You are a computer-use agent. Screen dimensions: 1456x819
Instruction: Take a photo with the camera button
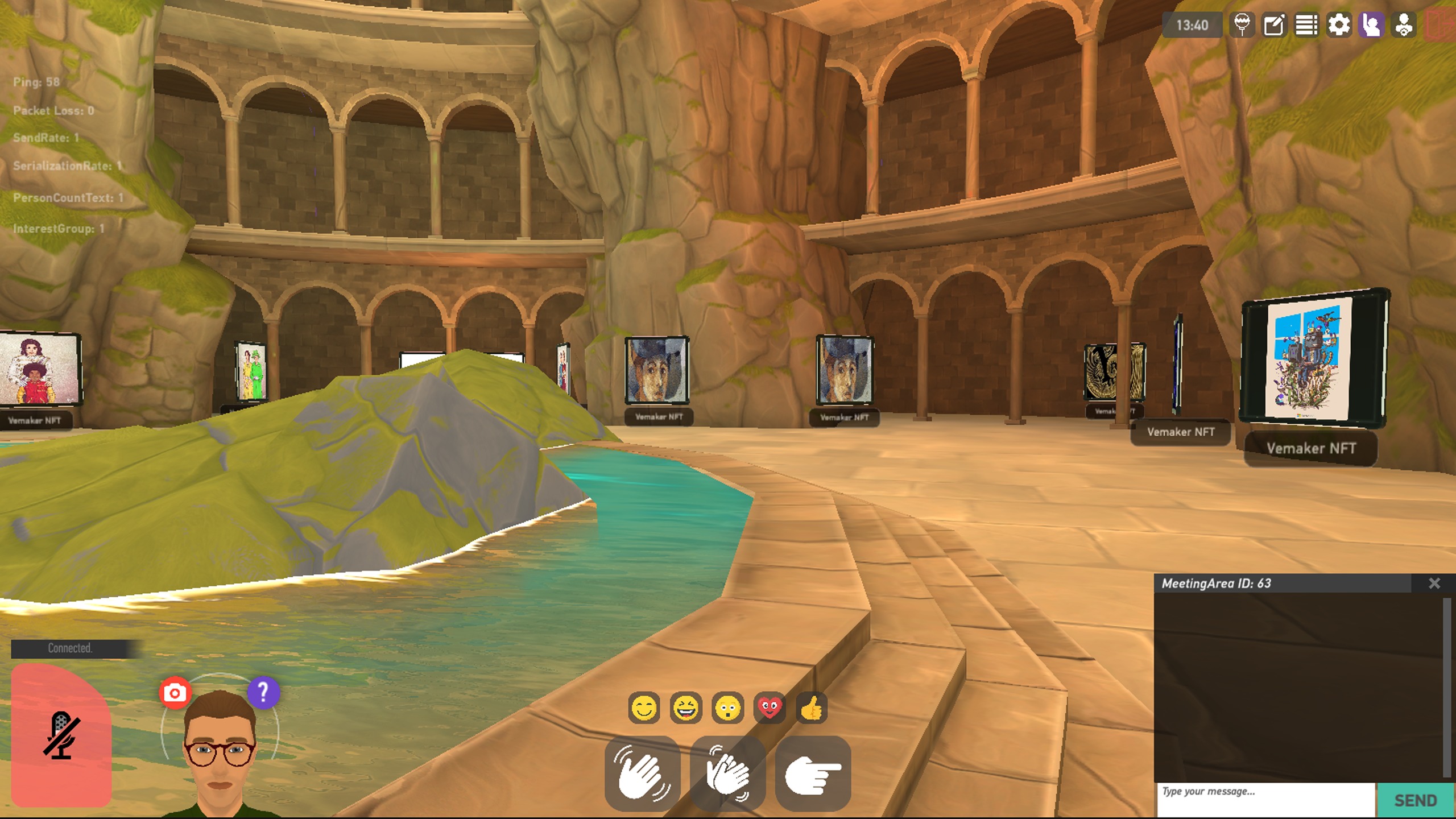[x=175, y=693]
